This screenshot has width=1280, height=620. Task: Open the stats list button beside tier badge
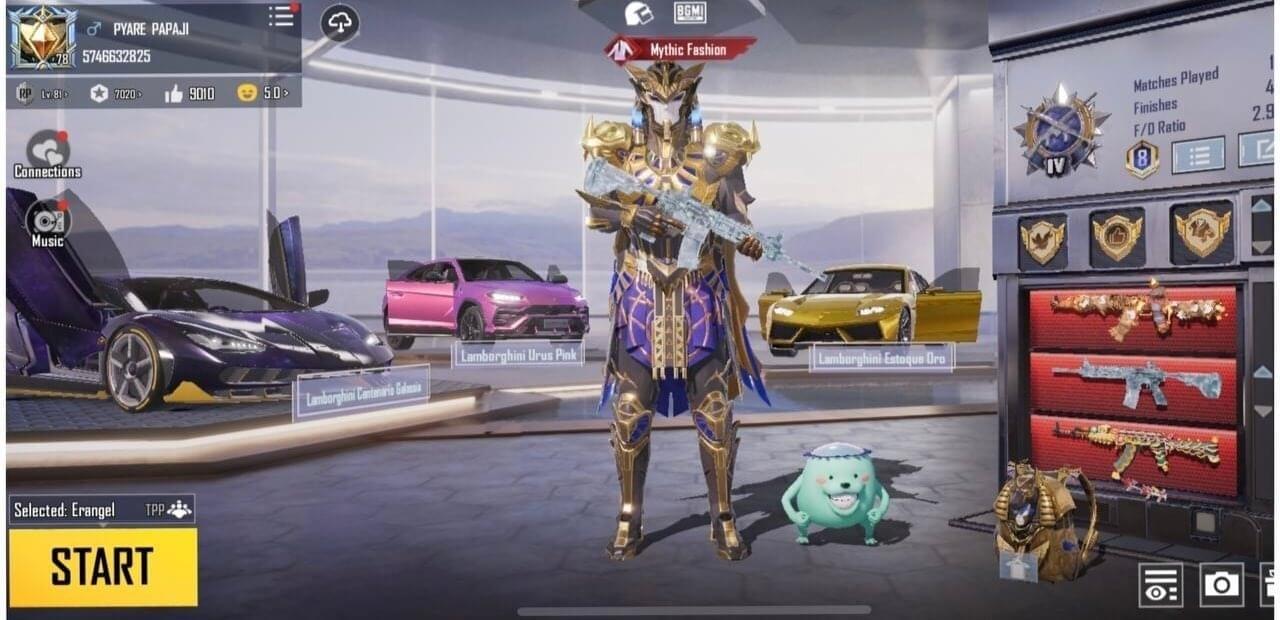1198,155
